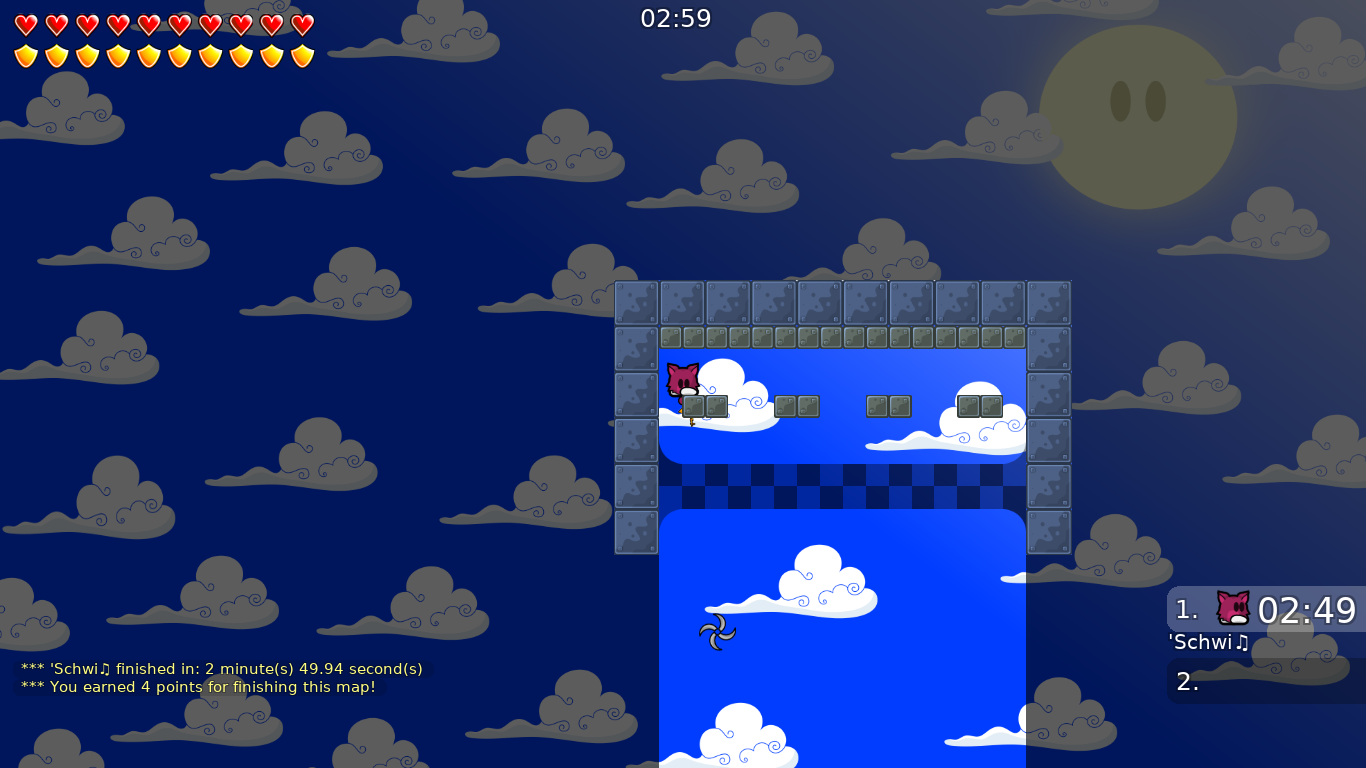Image resolution: width=1366 pixels, height=768 pixels.
Task: Click the player name 'Schwi♪
Action: click(1208, 642)
